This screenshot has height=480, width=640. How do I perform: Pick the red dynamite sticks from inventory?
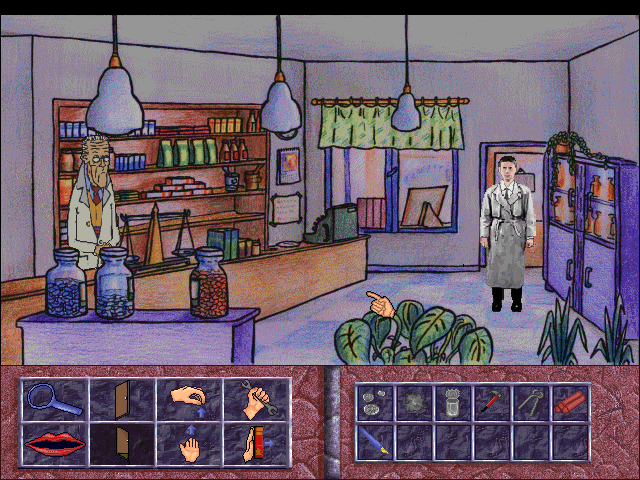point(570,403)
